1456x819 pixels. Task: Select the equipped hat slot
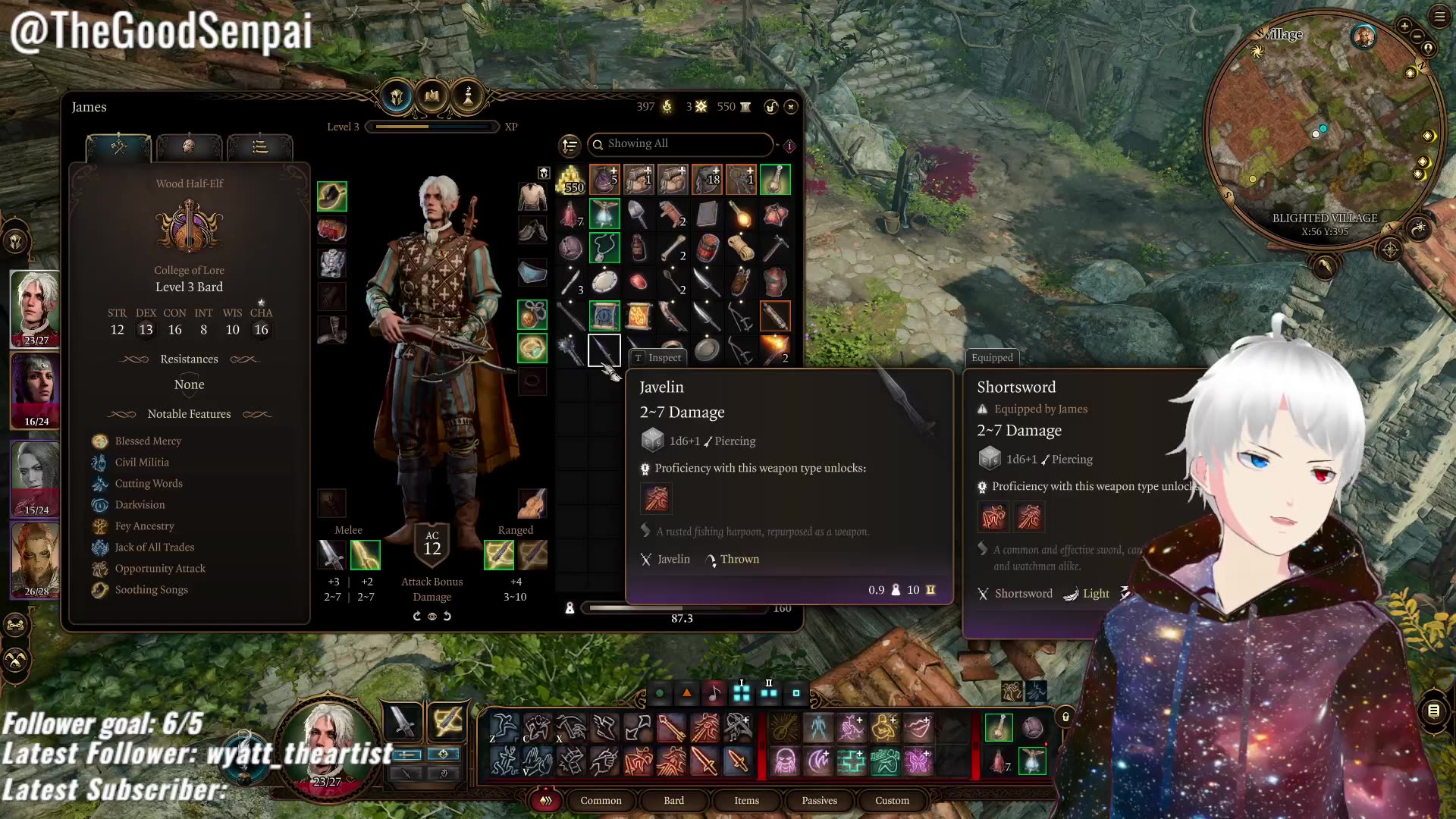pyautogui.click(x=332, y=196)
